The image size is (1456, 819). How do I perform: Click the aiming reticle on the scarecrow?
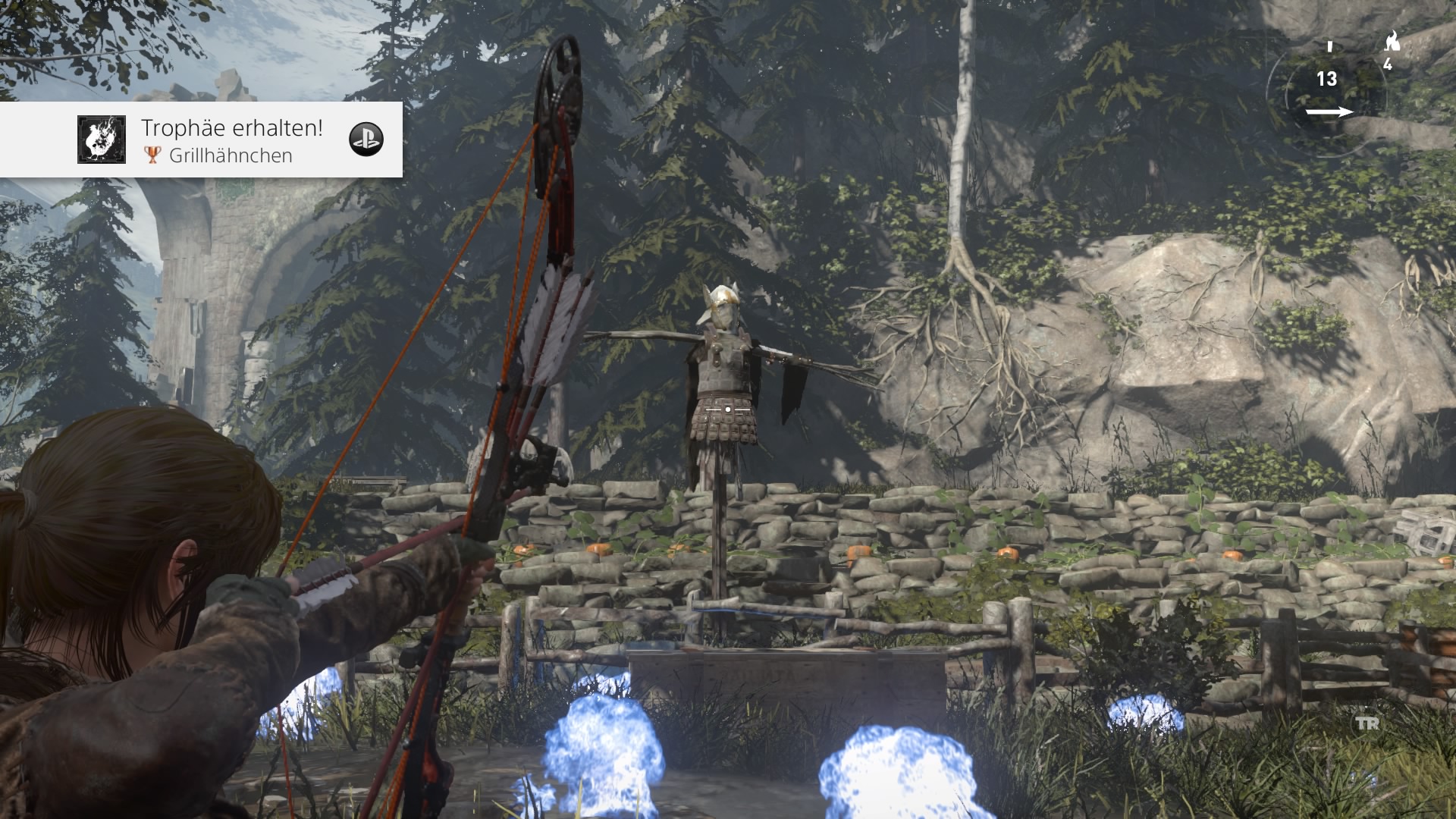click(x=726, y=407)
